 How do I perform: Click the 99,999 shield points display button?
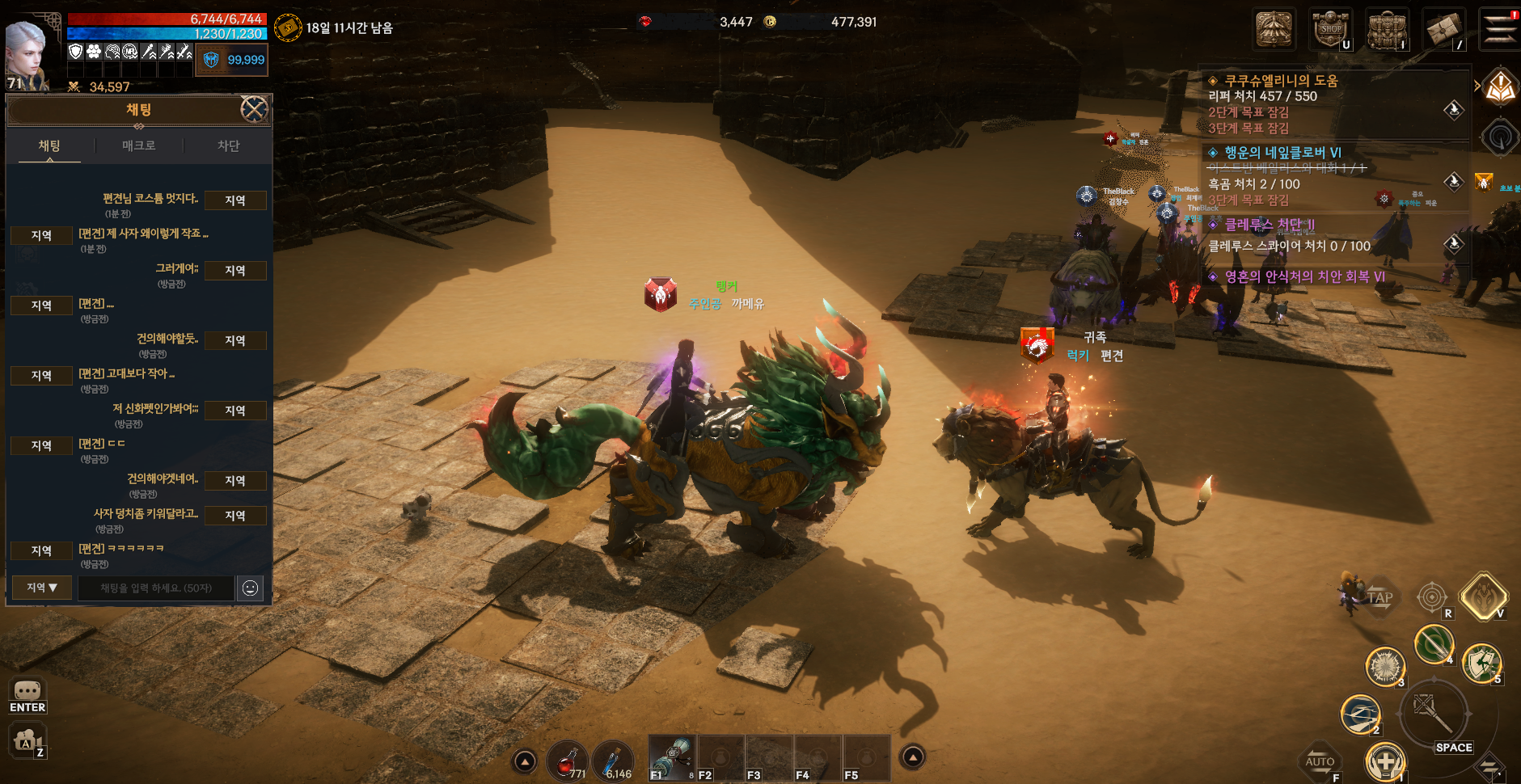tap(232, 60)
